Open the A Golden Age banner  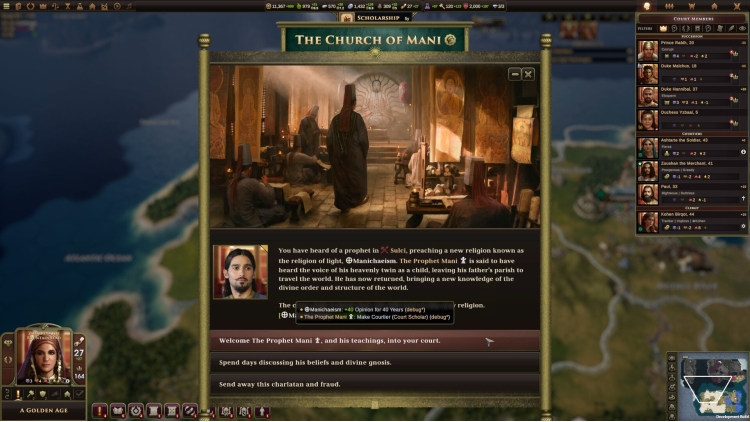click(x=44, y=411)
